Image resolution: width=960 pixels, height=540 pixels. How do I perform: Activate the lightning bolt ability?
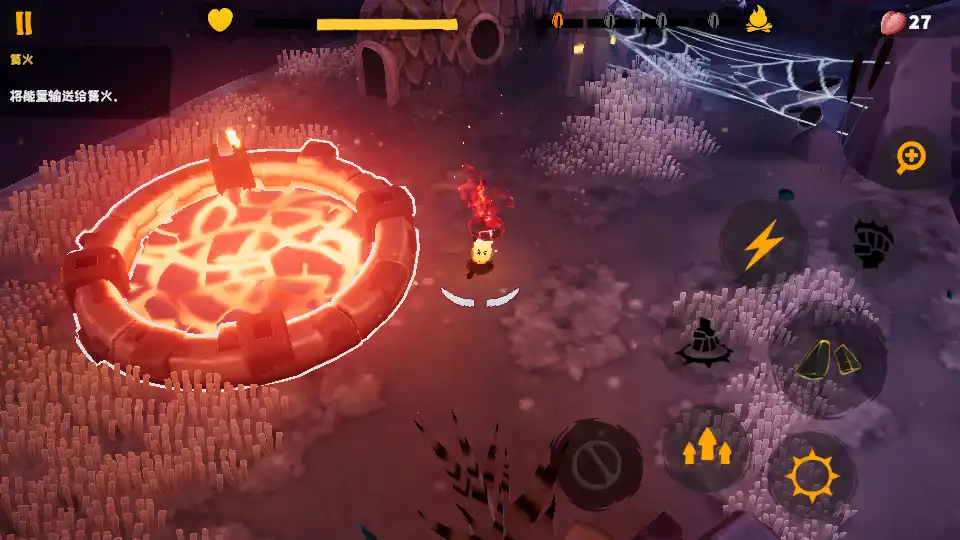(762, 244)
